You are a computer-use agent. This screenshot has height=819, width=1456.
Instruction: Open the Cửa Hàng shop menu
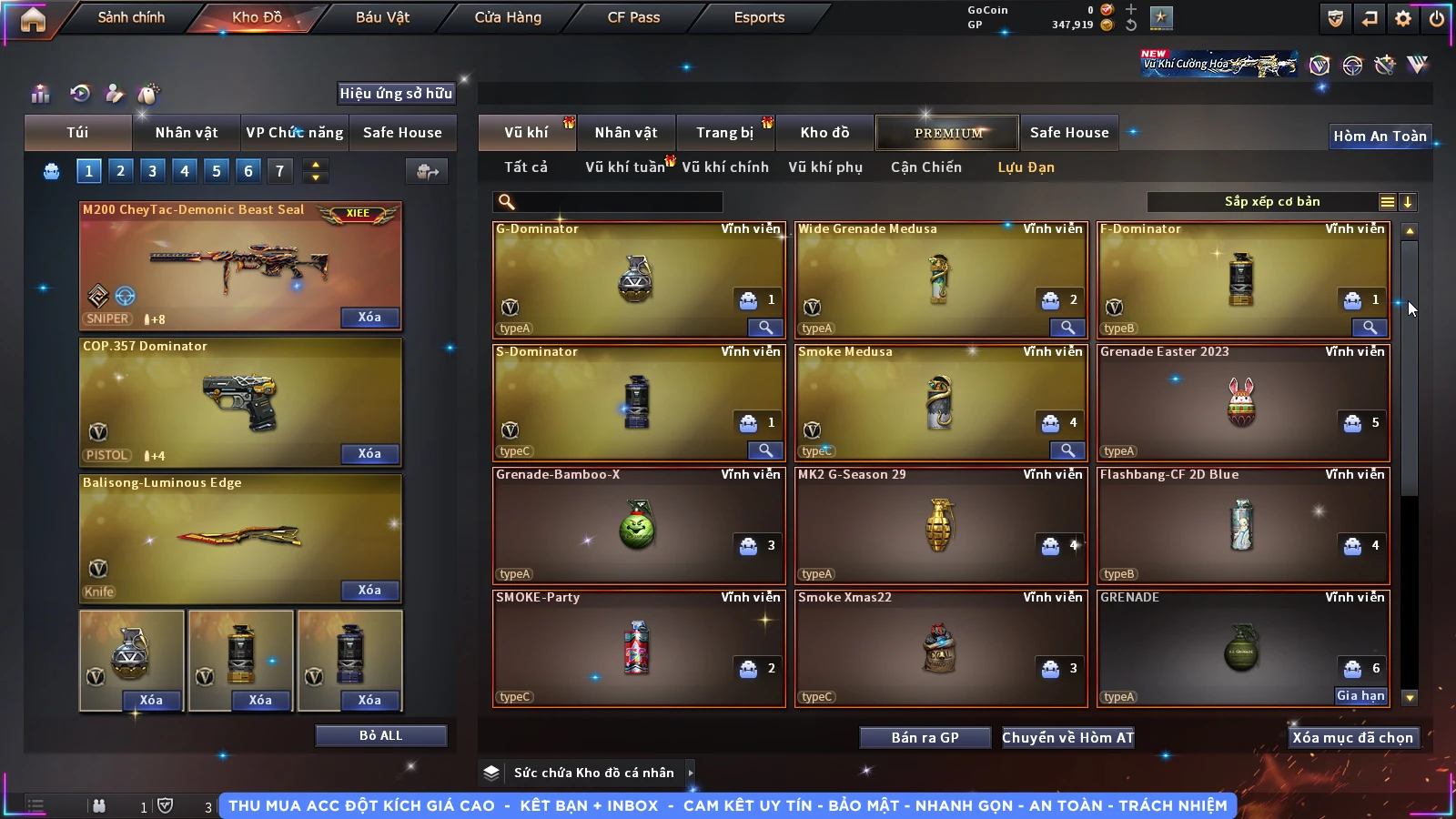pos(508,17)
